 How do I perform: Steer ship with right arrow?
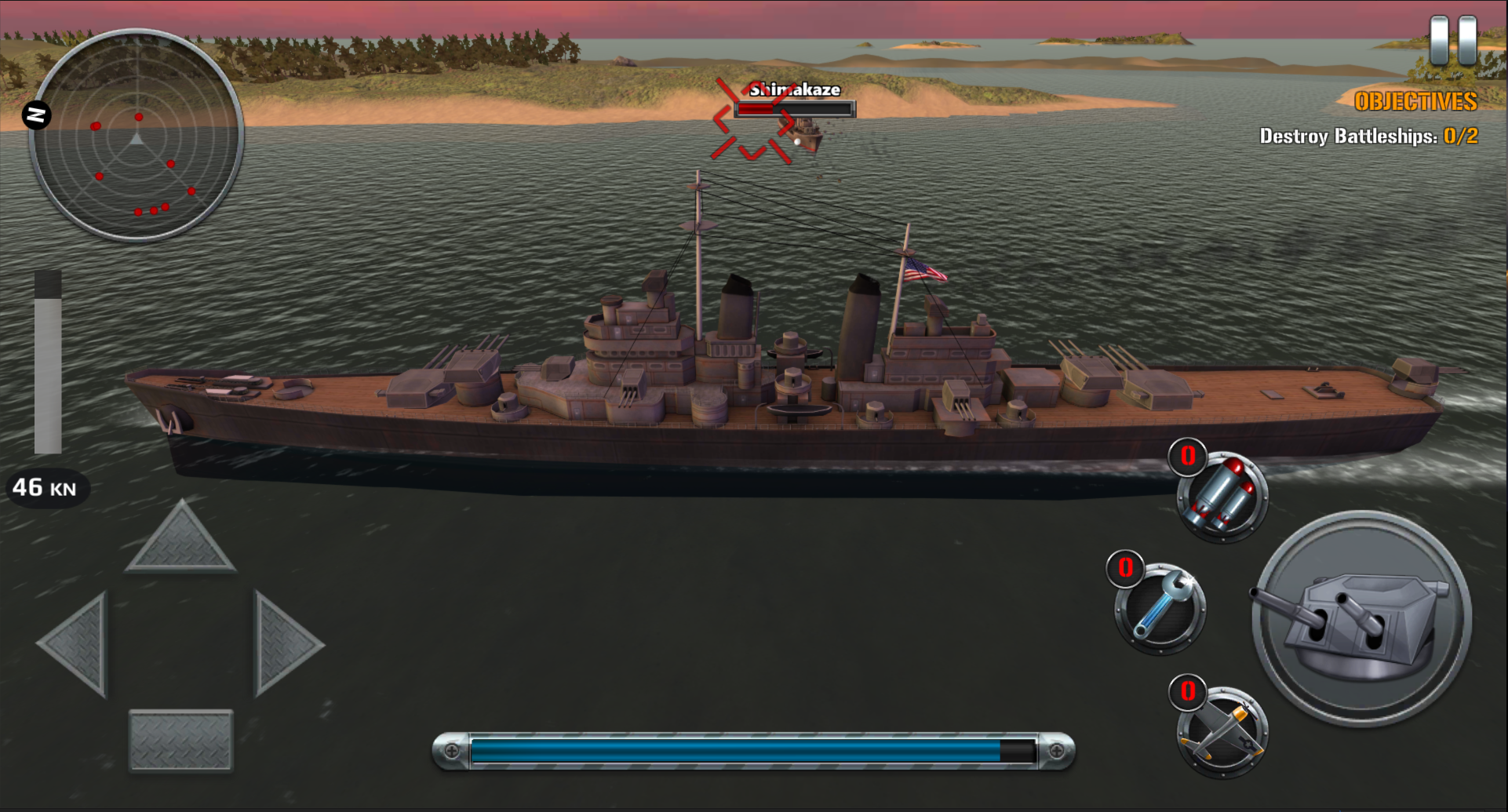pos(284,644)
